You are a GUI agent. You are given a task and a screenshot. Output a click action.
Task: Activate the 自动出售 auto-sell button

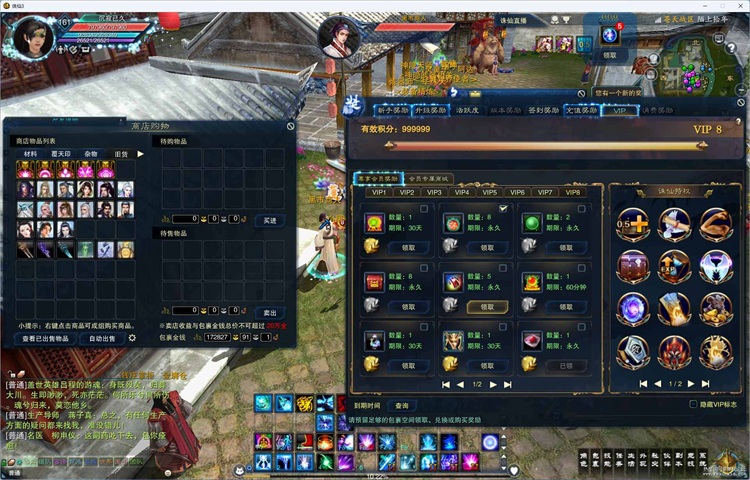101,339
